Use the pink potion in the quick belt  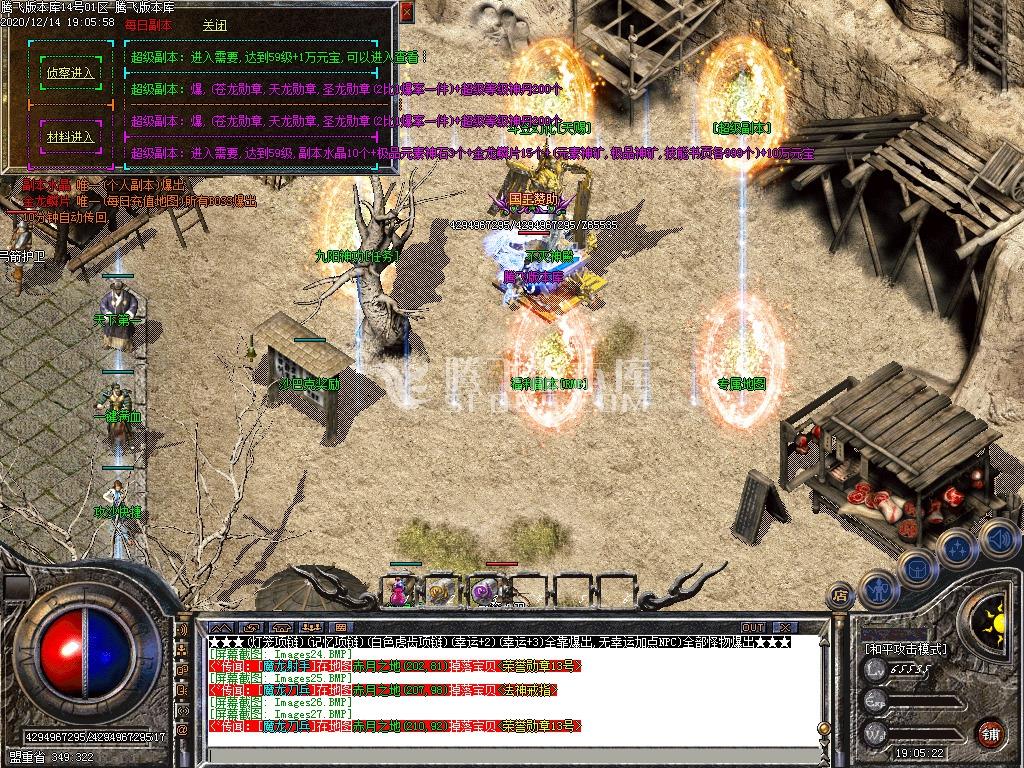pos(399,591)
